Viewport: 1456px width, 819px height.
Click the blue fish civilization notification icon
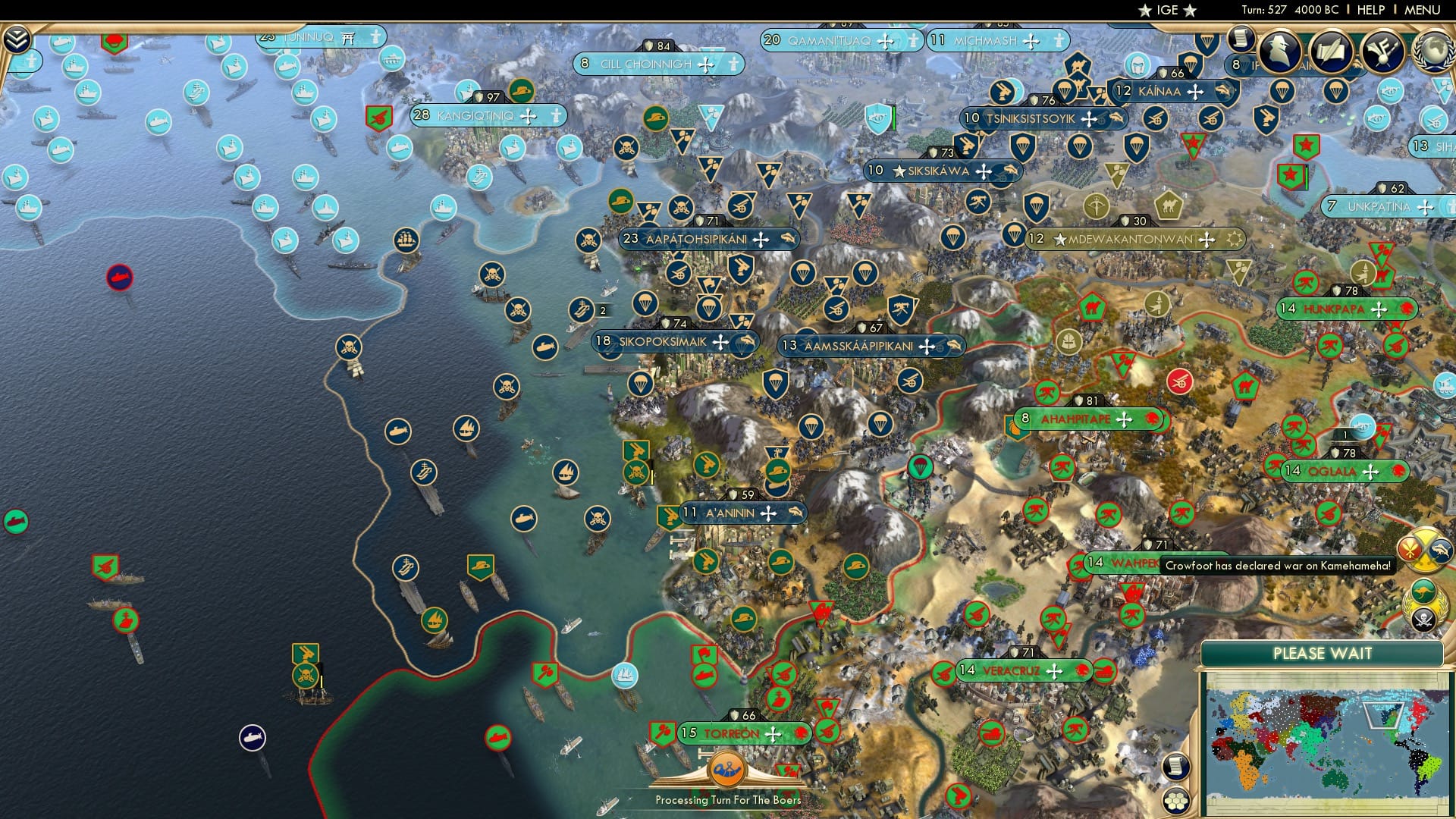(1440, 550)
